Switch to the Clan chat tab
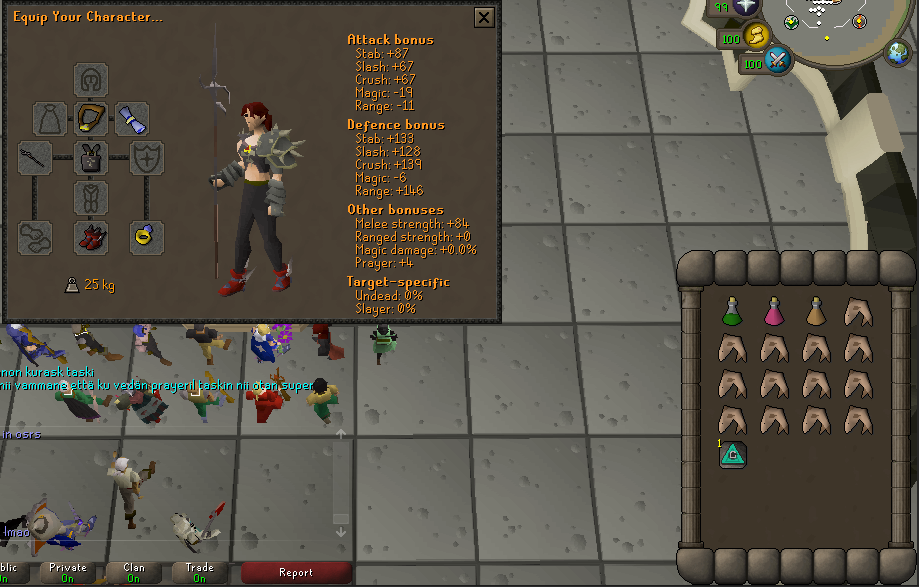Image resolution: width=919 pixels, height=587 pixels. pyautogui.click(x=133, y=573)
